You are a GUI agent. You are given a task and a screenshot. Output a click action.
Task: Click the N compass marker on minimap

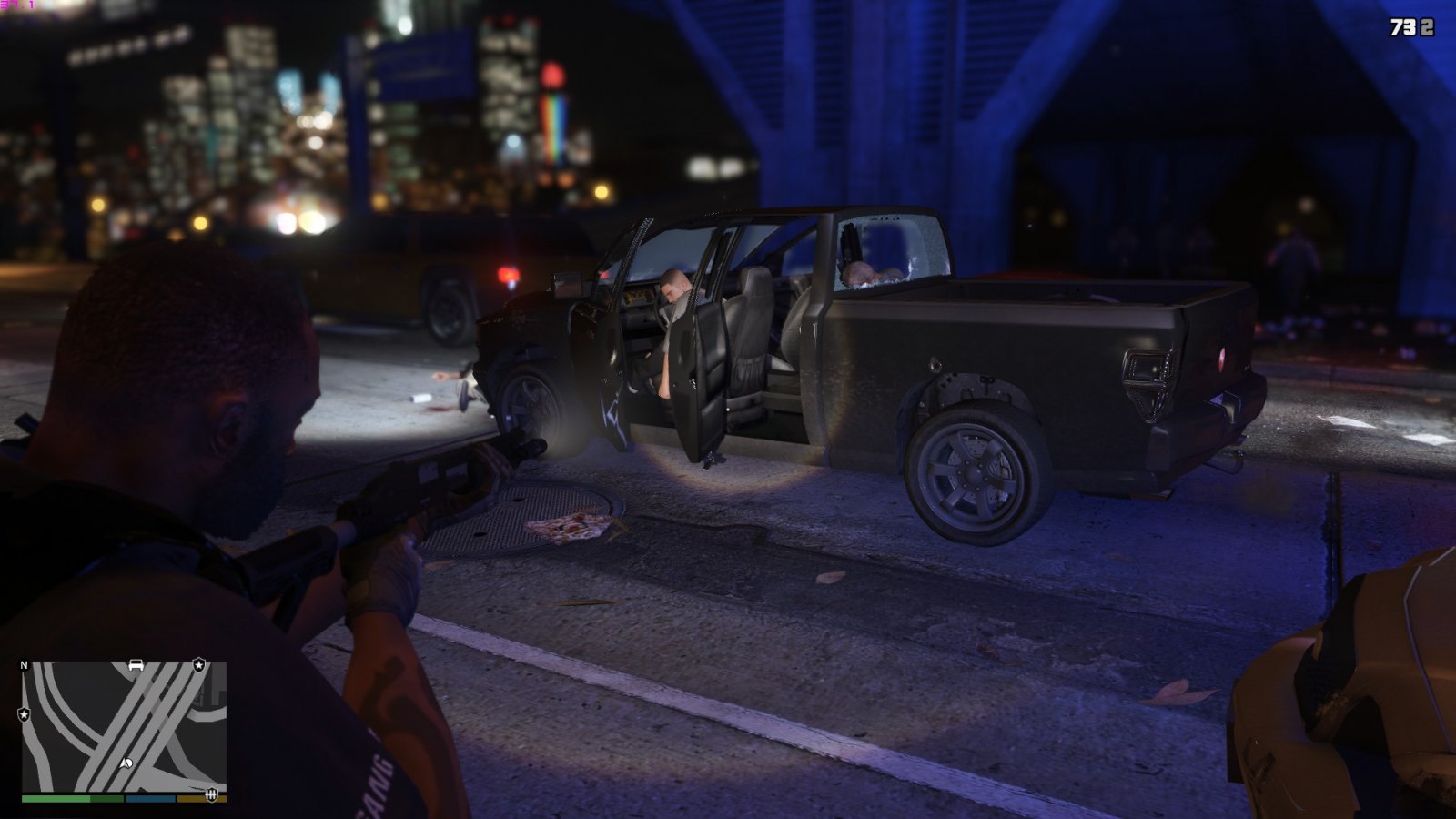pyautogui.click(x=25, y=666)
